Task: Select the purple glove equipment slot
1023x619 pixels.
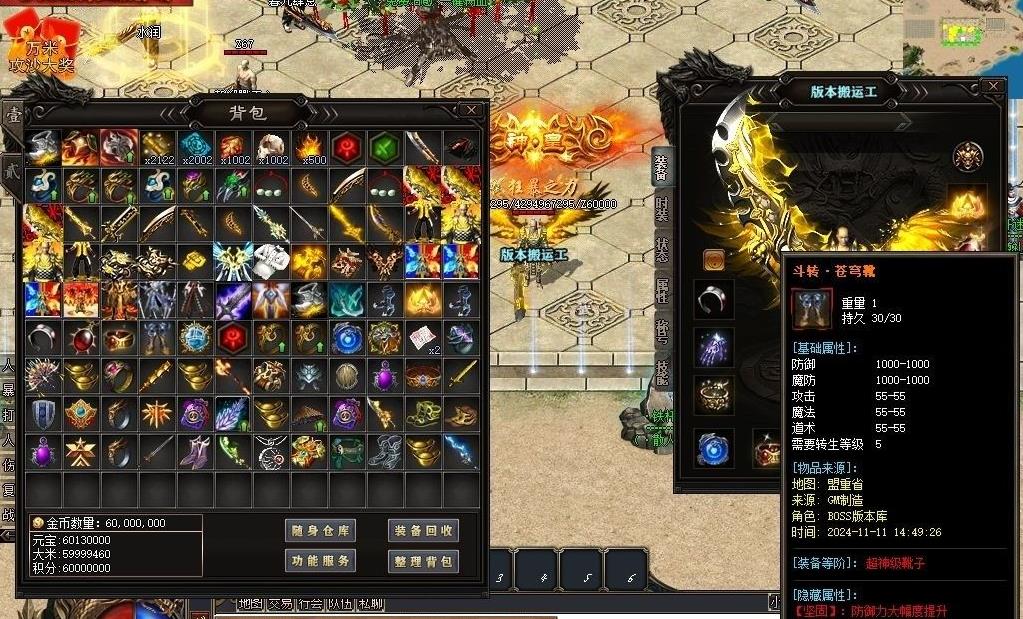Action: [x=713, y=347]
